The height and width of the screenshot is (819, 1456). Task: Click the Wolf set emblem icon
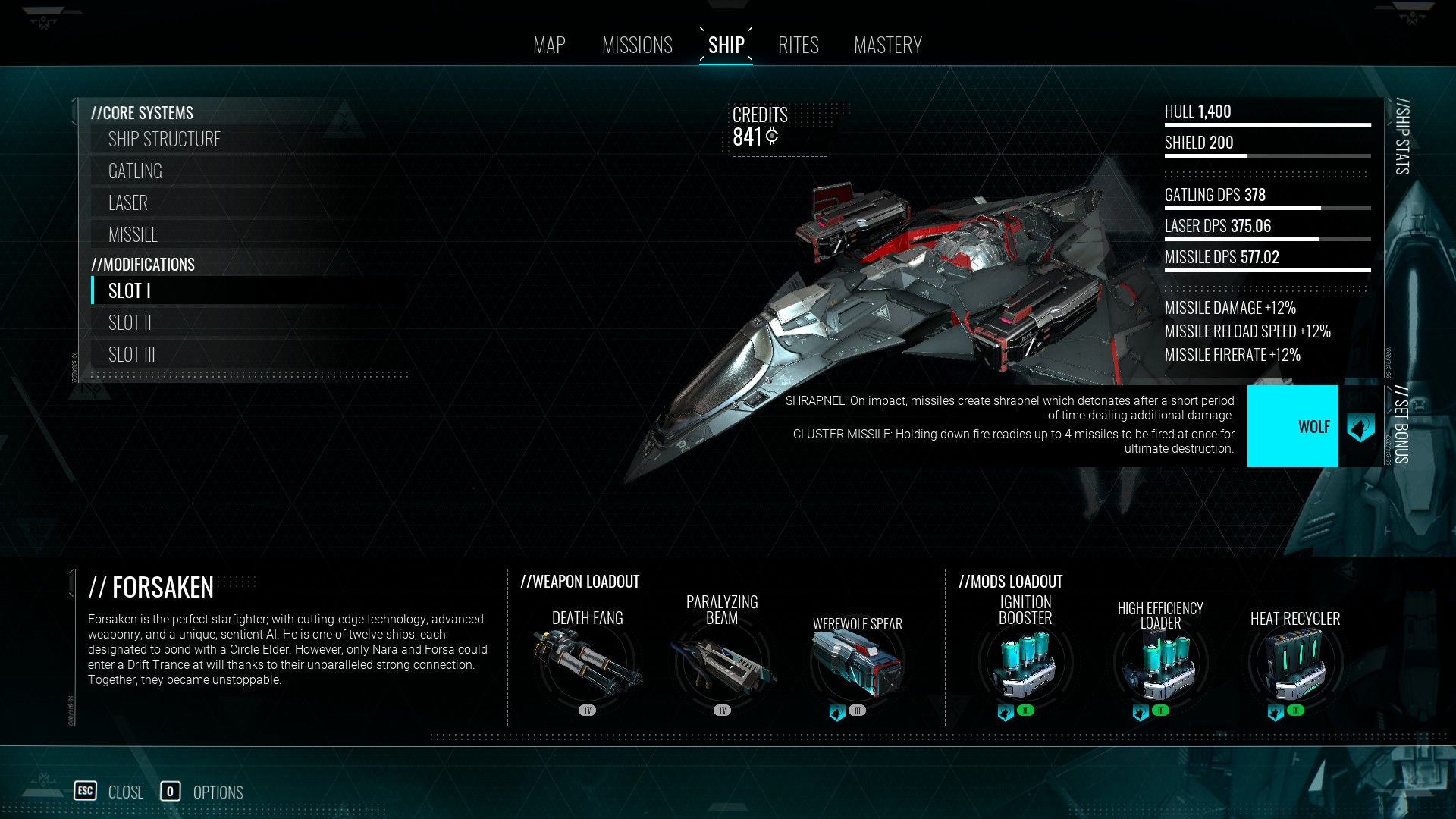tap(1362, 426)
